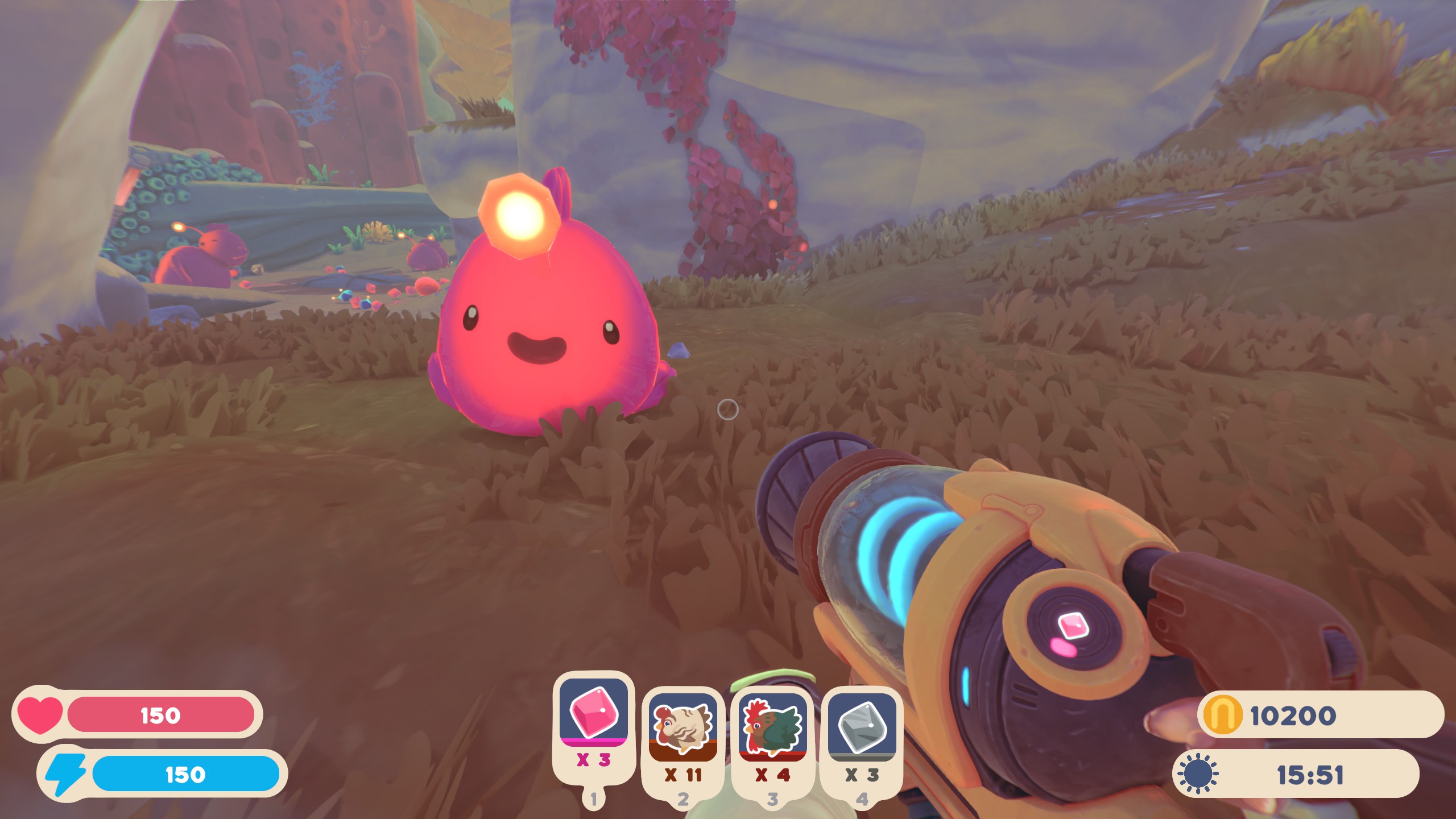Select the pink plort hotbar slot

tap(593, 712)
